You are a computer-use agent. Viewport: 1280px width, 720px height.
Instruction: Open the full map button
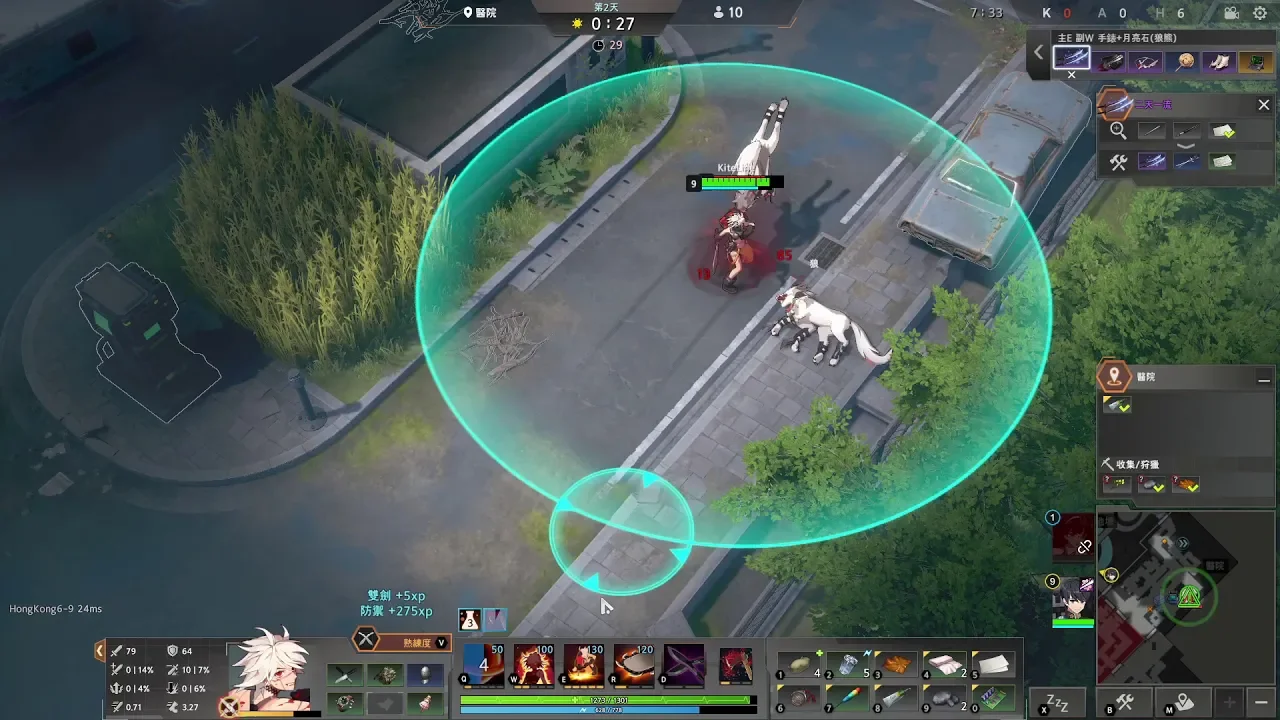point(1183,702)
